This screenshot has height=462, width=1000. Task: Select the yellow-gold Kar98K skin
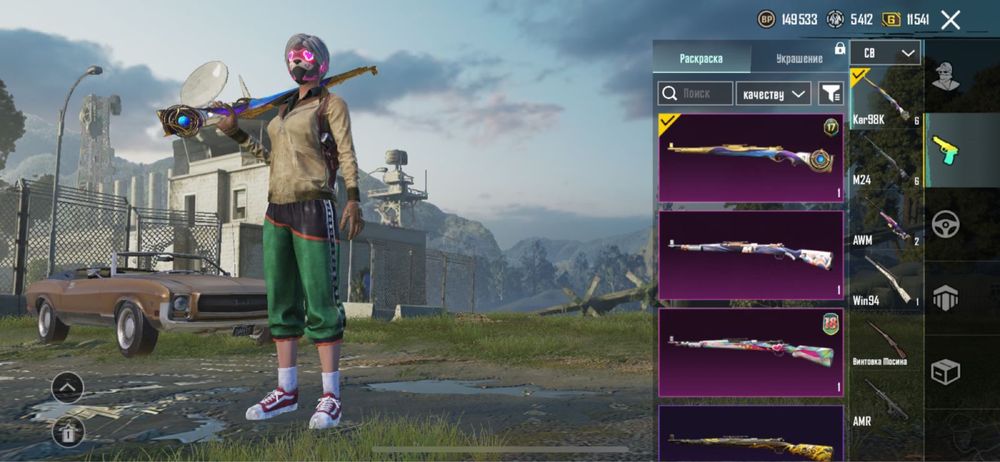[750, 434]
